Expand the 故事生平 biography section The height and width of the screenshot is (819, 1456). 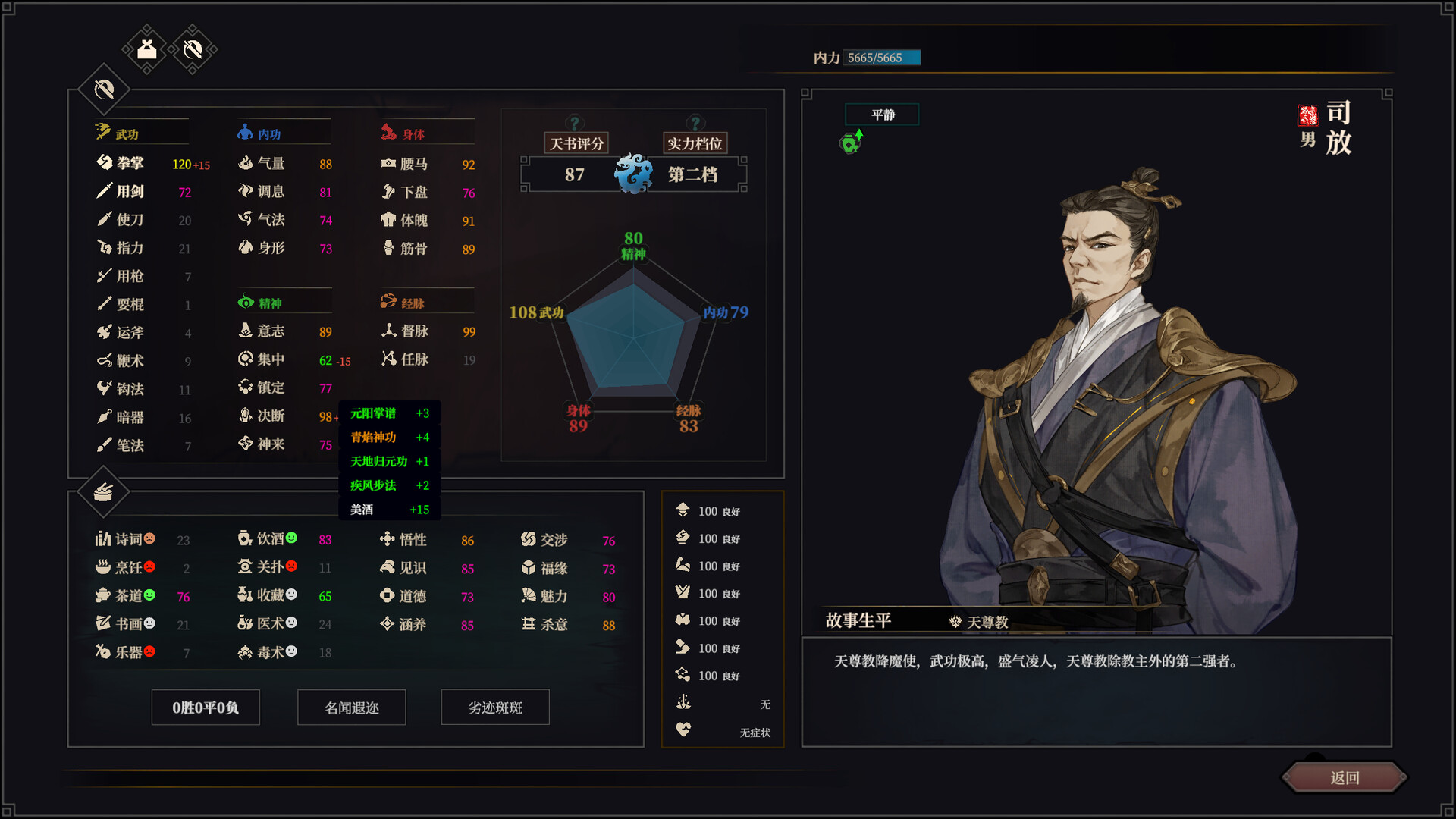coord(858,620)
